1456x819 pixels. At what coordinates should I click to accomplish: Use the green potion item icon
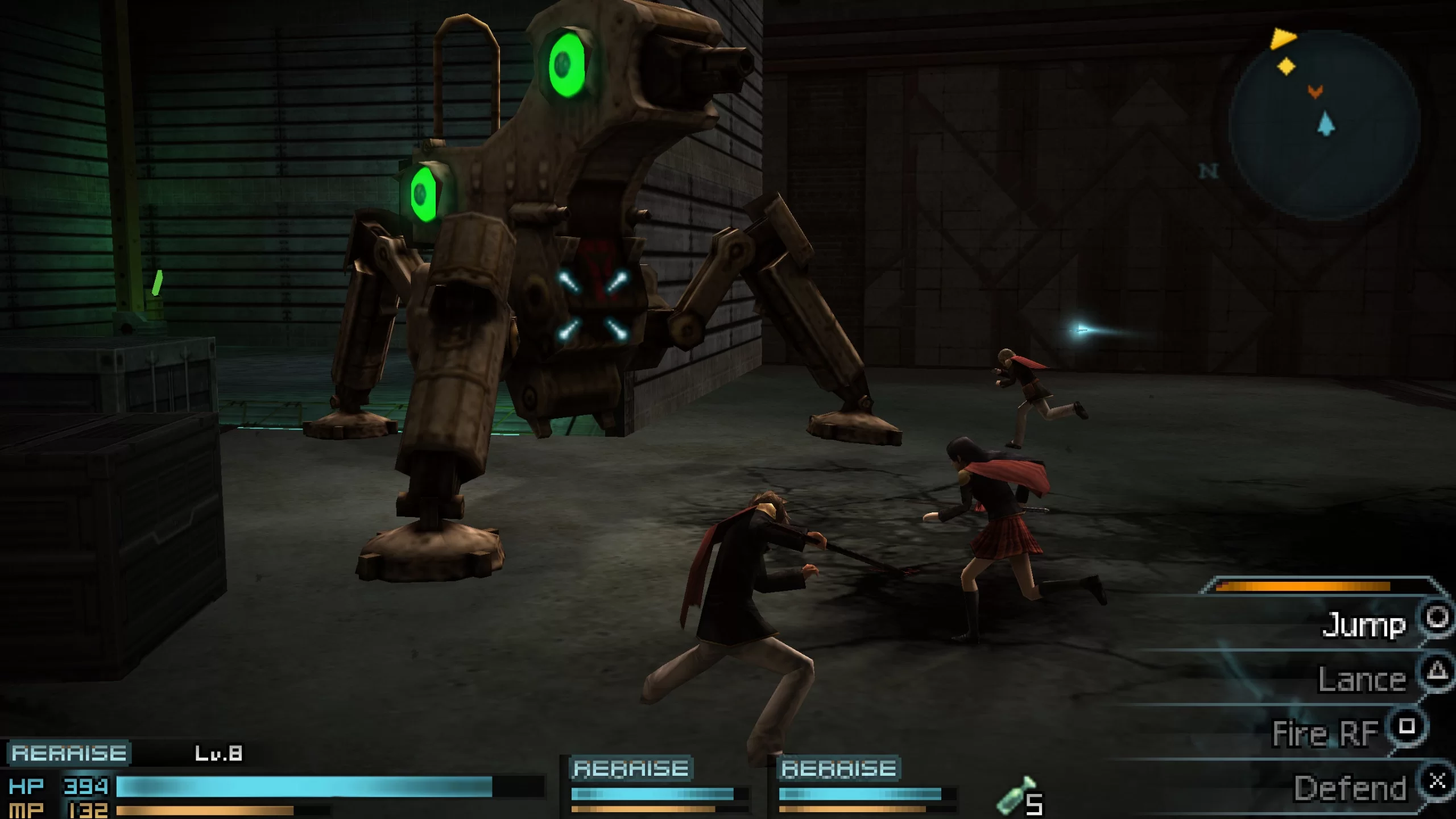1014,795
